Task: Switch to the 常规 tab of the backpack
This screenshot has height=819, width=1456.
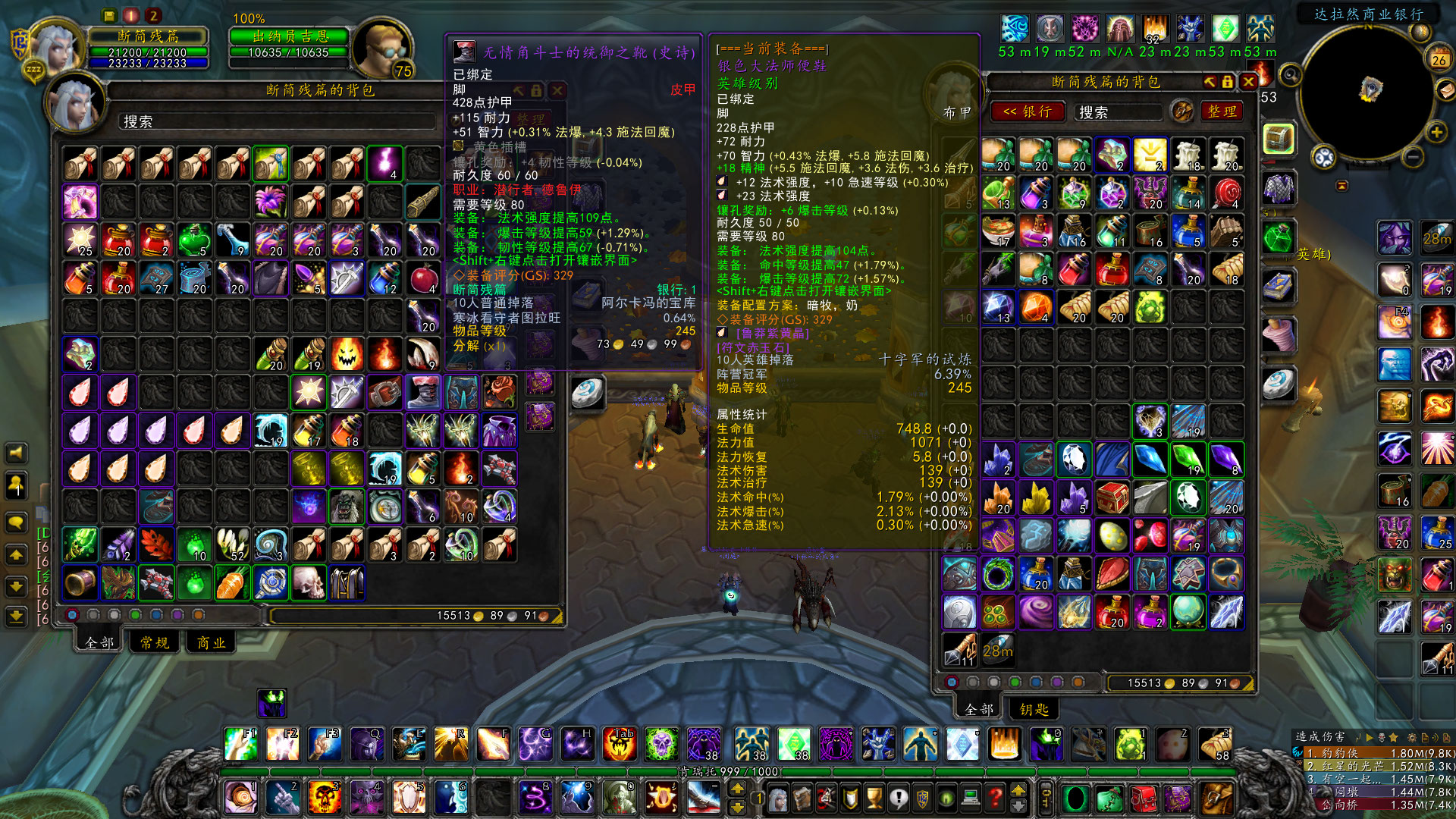Action: coord(153,642)
